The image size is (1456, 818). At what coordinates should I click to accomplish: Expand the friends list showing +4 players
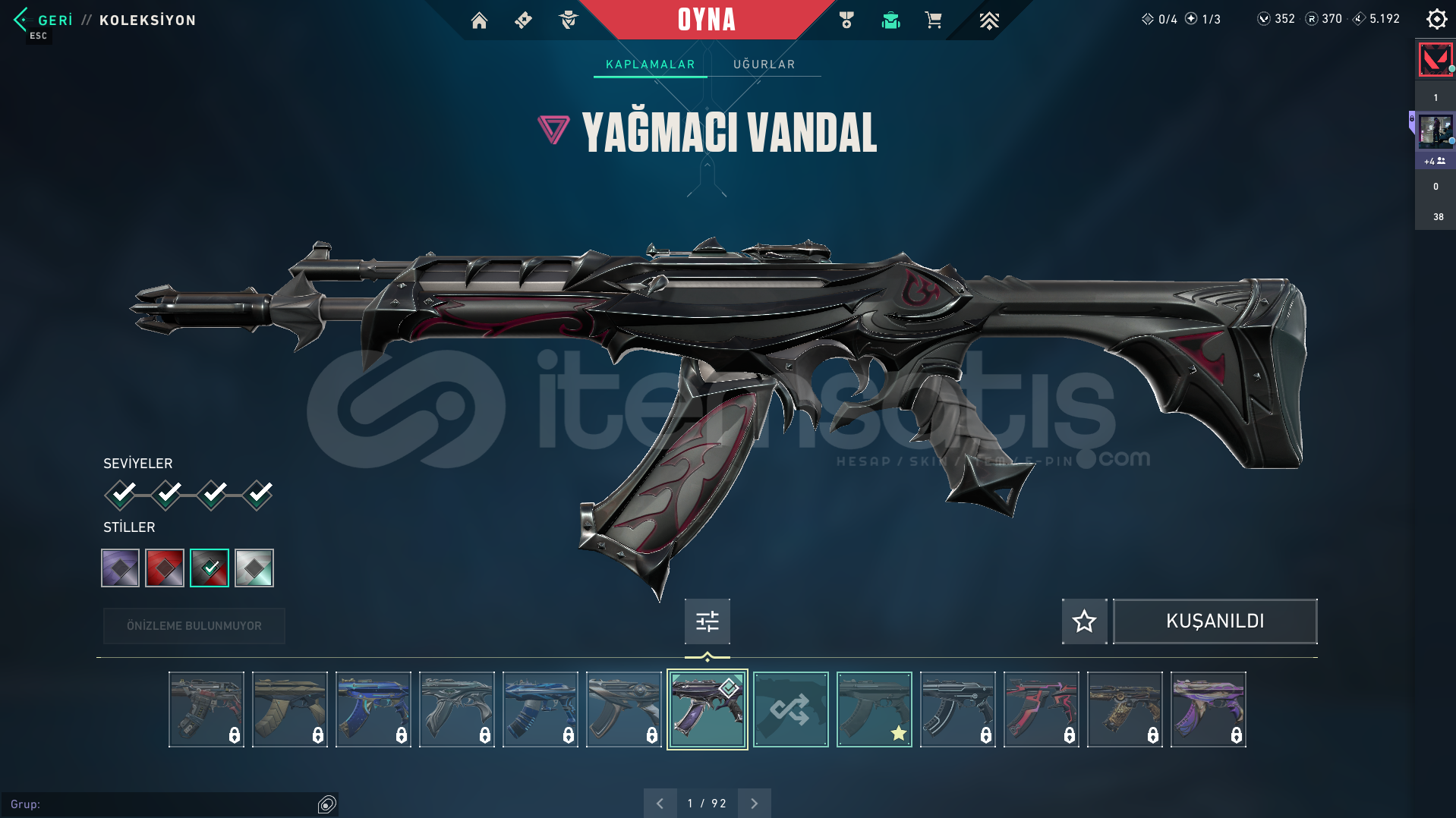[1434, 161]
